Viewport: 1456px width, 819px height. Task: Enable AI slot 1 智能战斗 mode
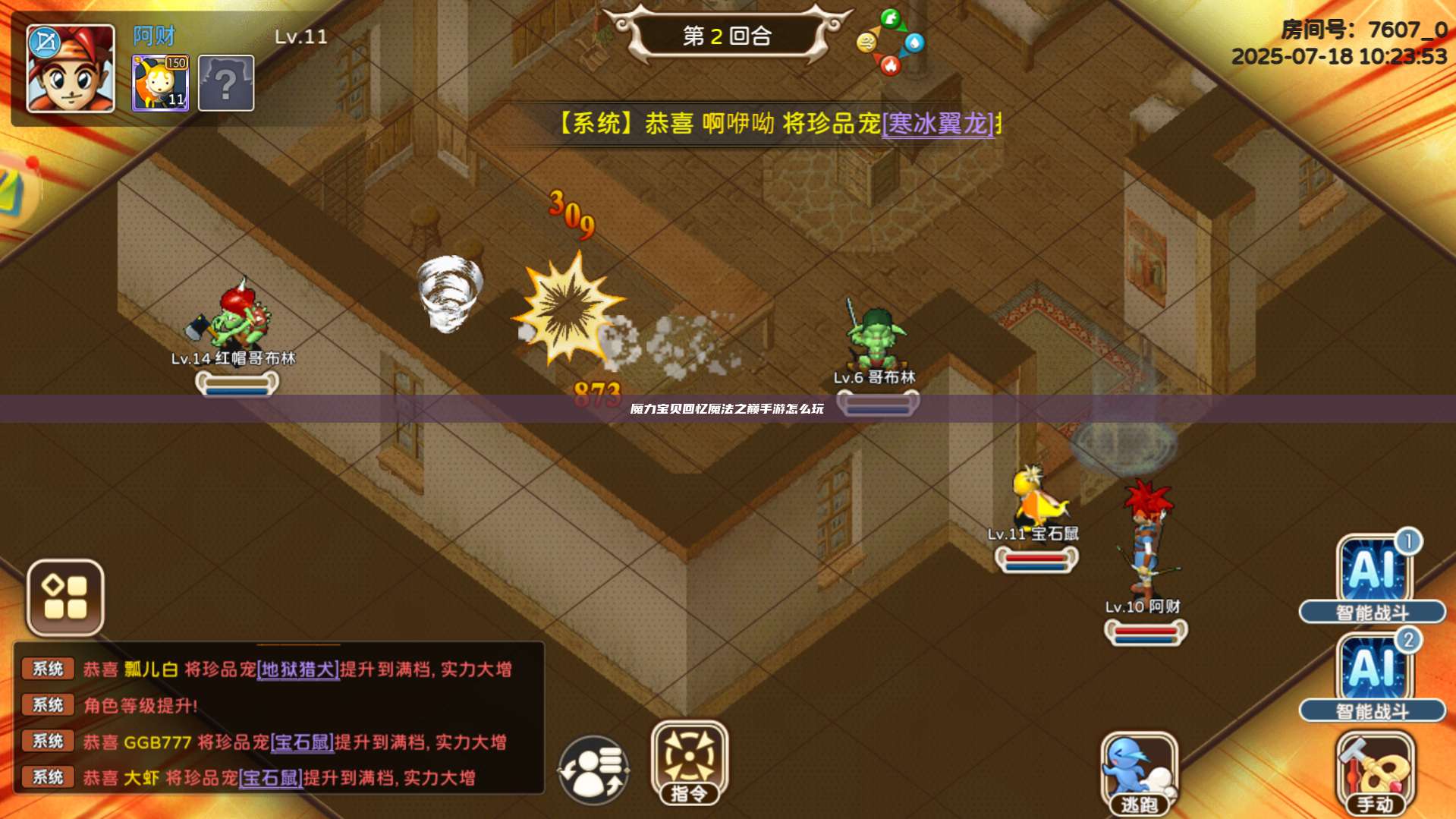click(1370, 577)
